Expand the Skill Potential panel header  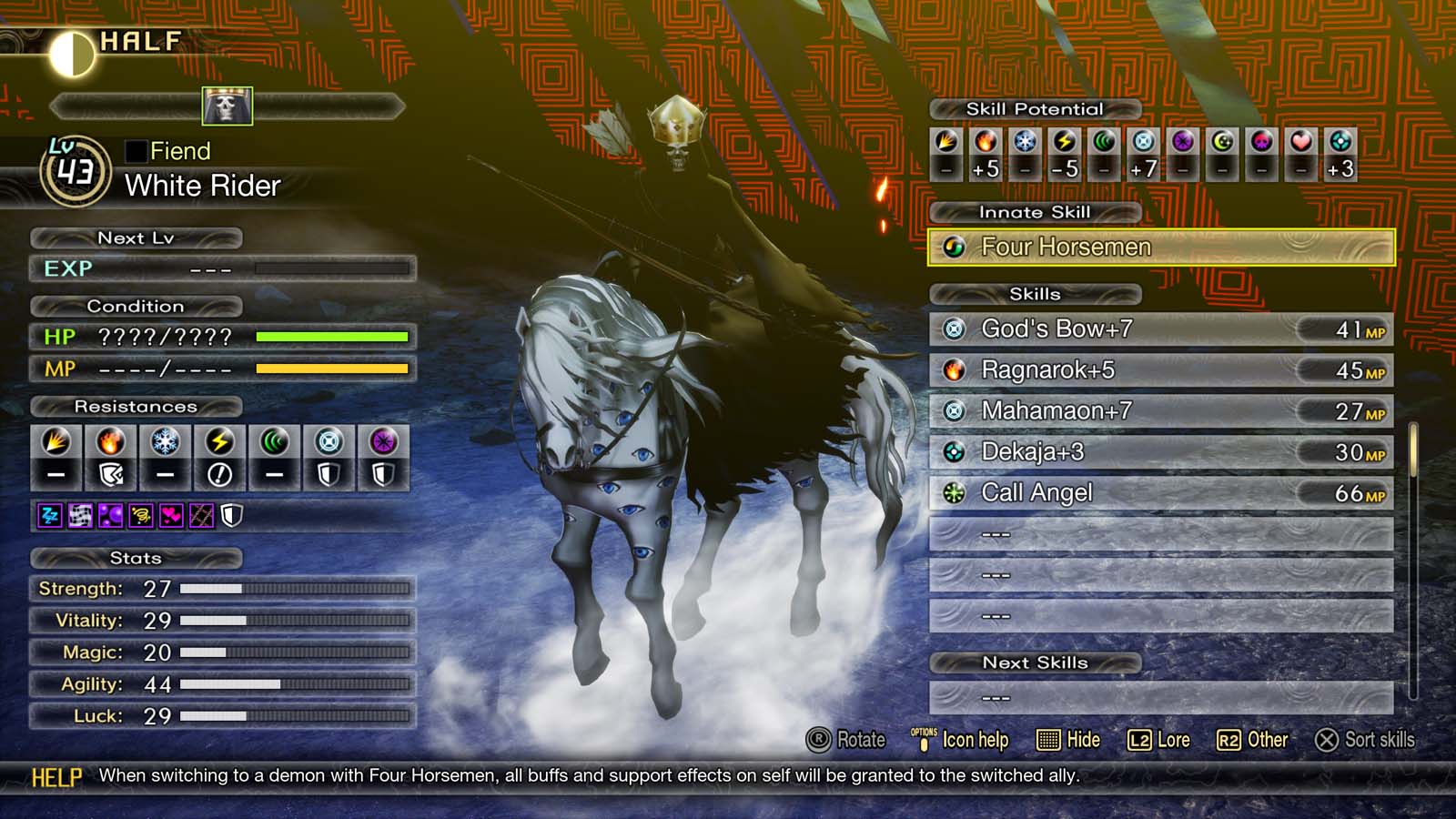(x=1035, y=108)
